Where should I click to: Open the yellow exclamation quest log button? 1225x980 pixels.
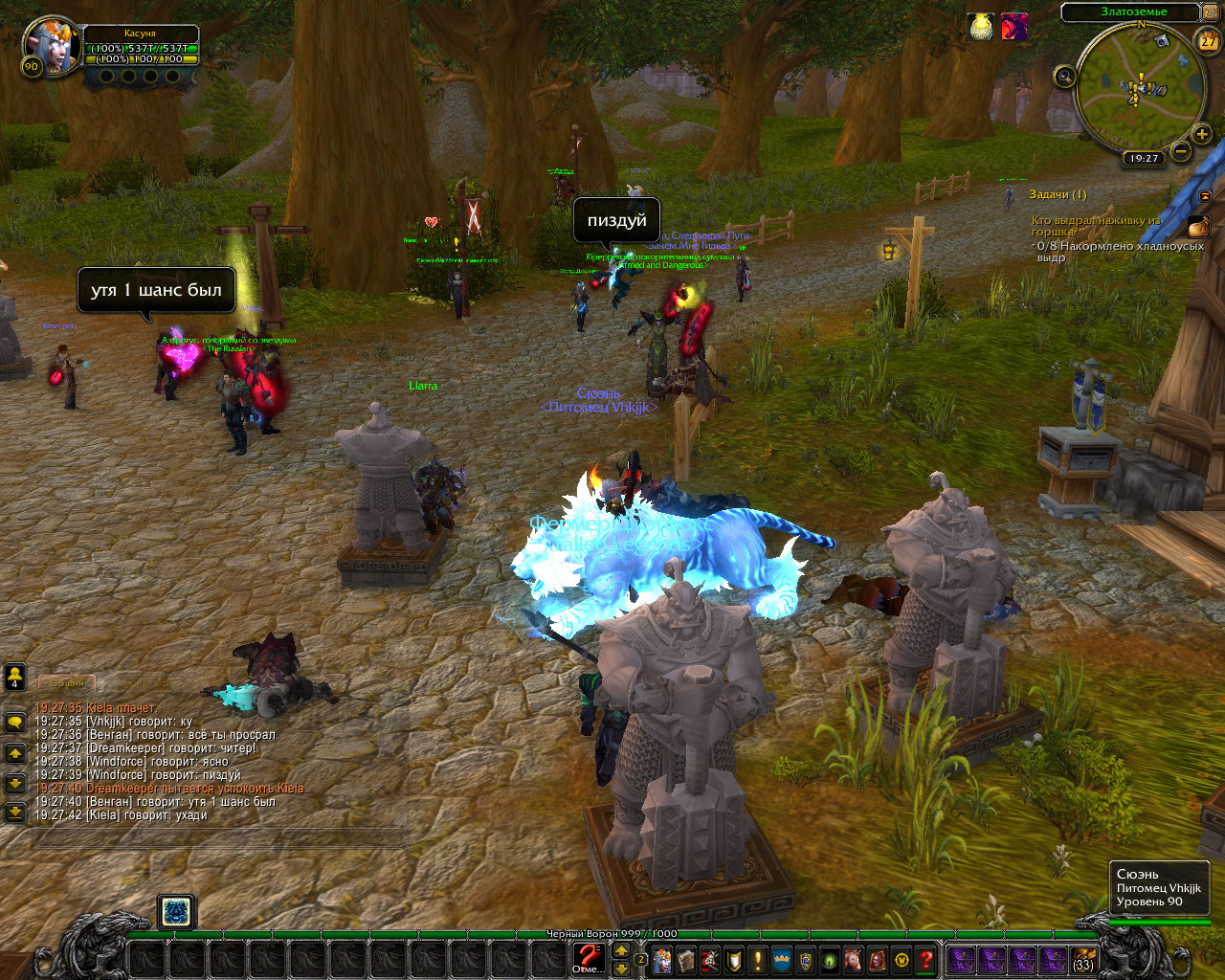758,960
